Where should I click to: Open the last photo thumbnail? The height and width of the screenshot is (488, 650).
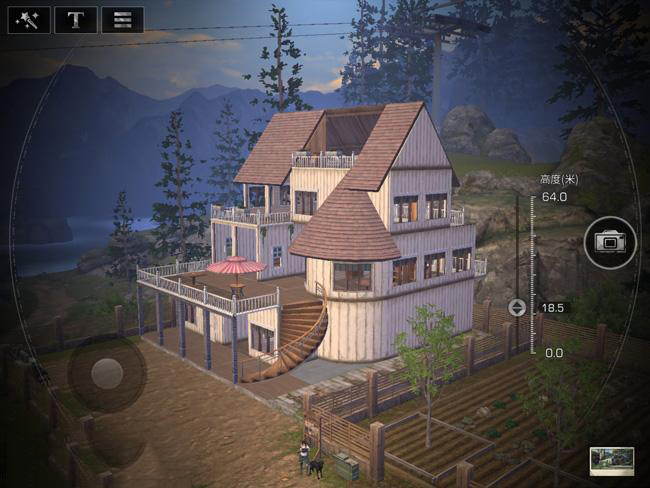[x=611, y=461]
